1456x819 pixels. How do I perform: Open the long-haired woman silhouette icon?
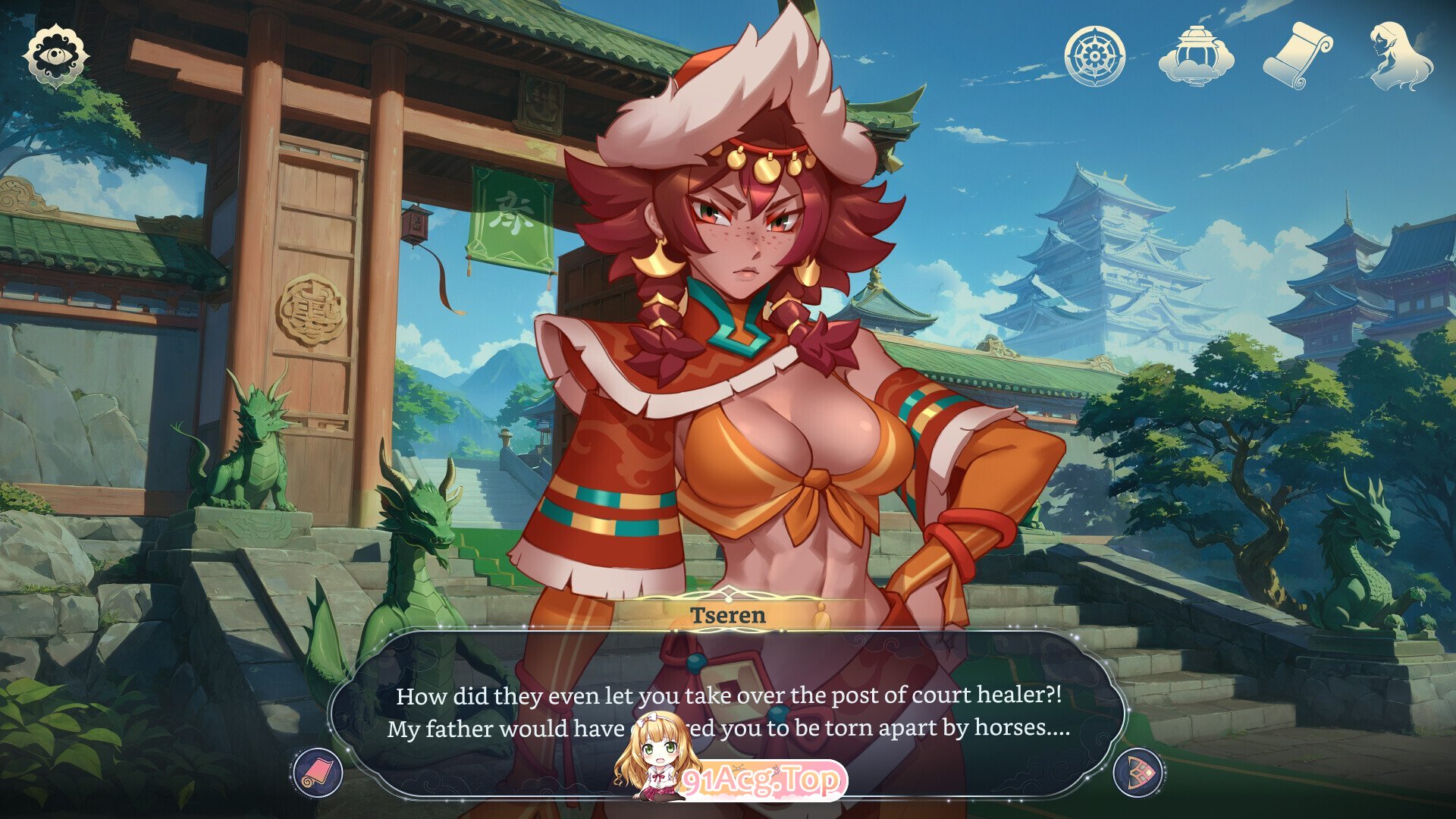click(1400, 55)
